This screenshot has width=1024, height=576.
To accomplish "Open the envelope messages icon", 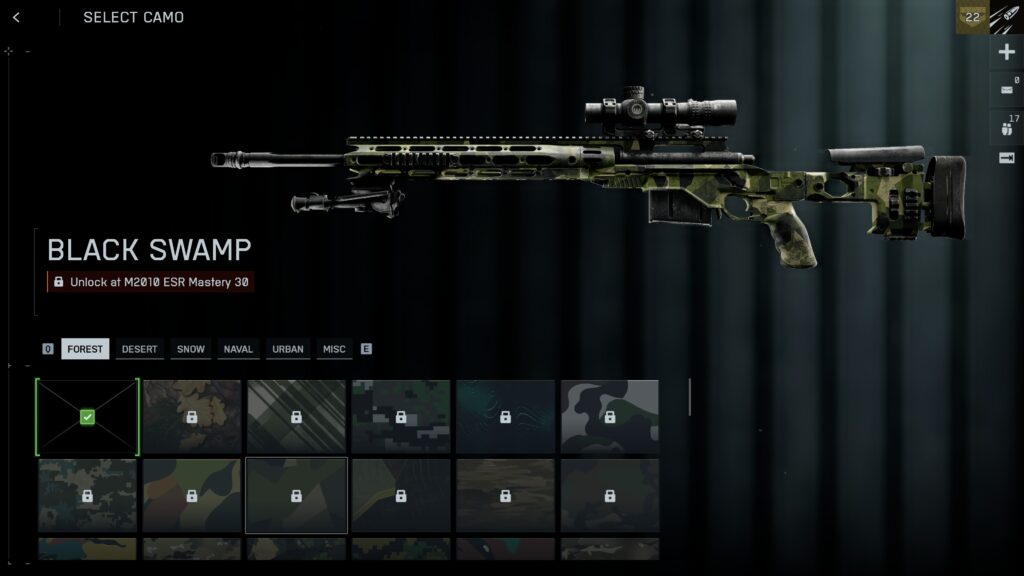I will [x=1006, y=90].
